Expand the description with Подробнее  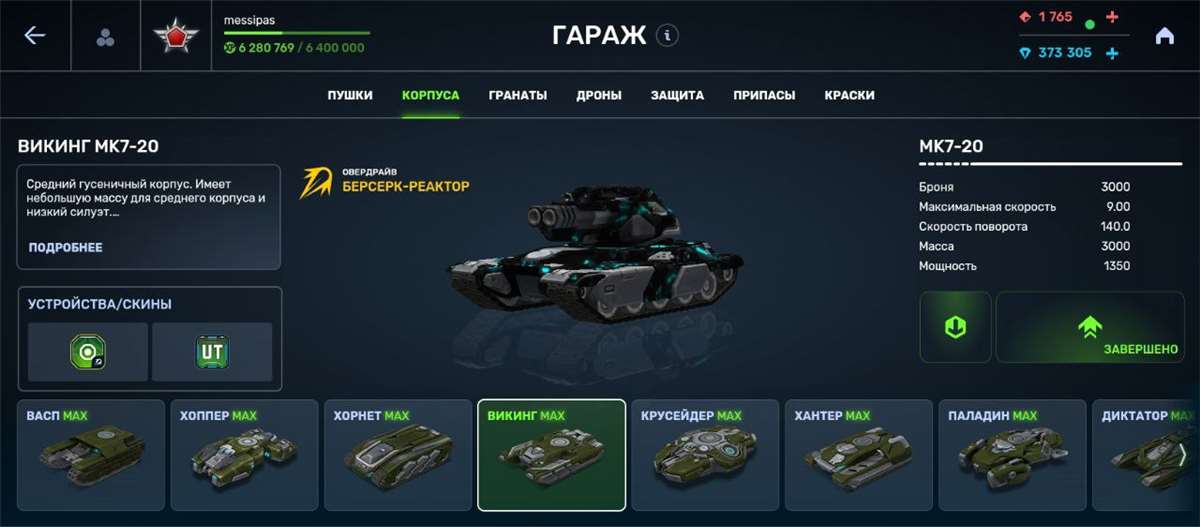(x=65, y=247)
